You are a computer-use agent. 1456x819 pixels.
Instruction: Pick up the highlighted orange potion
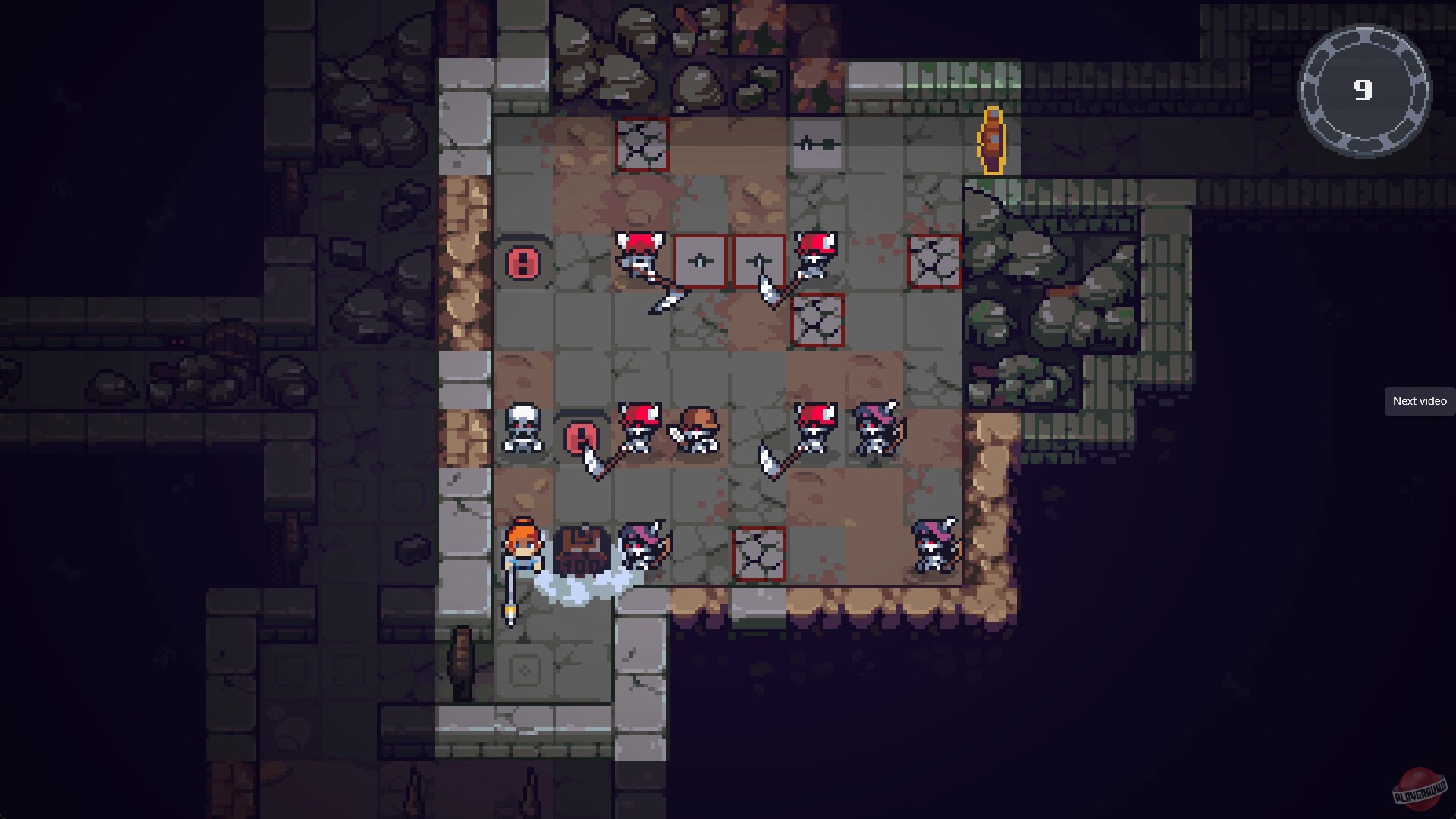pos(991,141)
